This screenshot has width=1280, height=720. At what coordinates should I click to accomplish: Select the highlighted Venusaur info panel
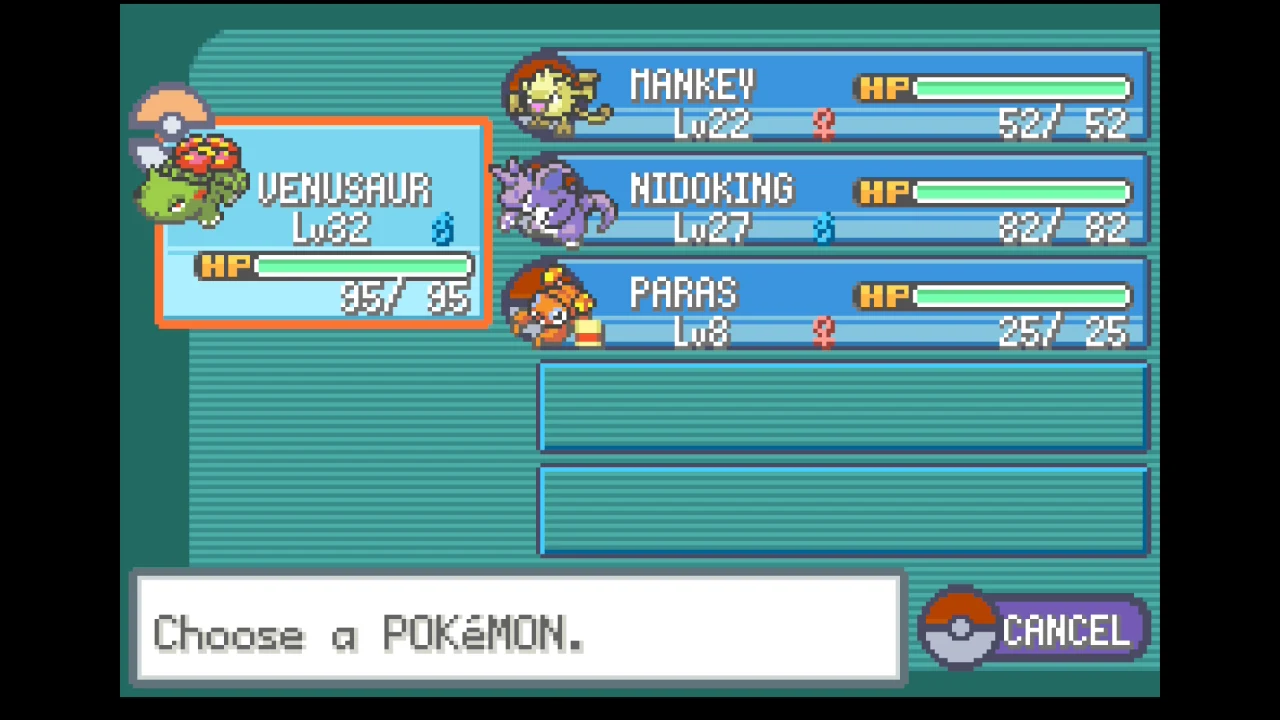point(323,222)
